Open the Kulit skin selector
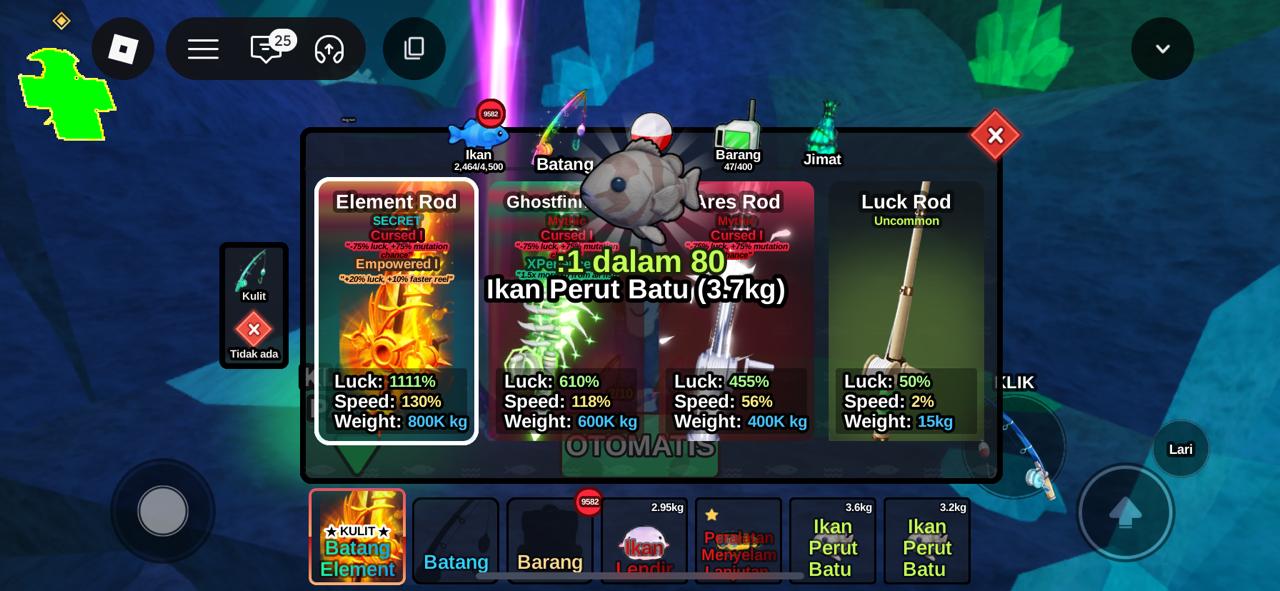 pos(254,275)
